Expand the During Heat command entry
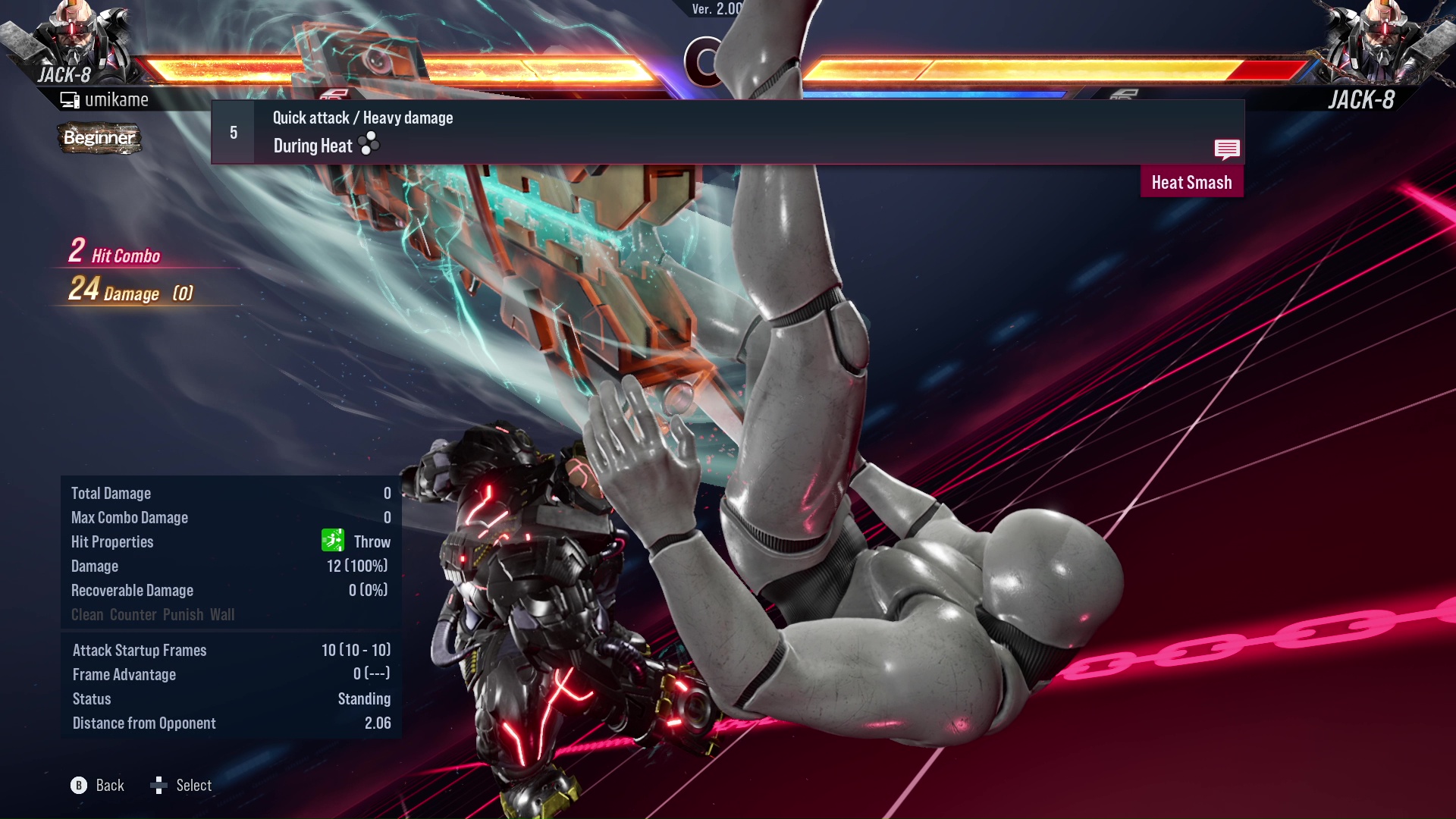Screen dimensions: 1456x819 coord(312,145)
